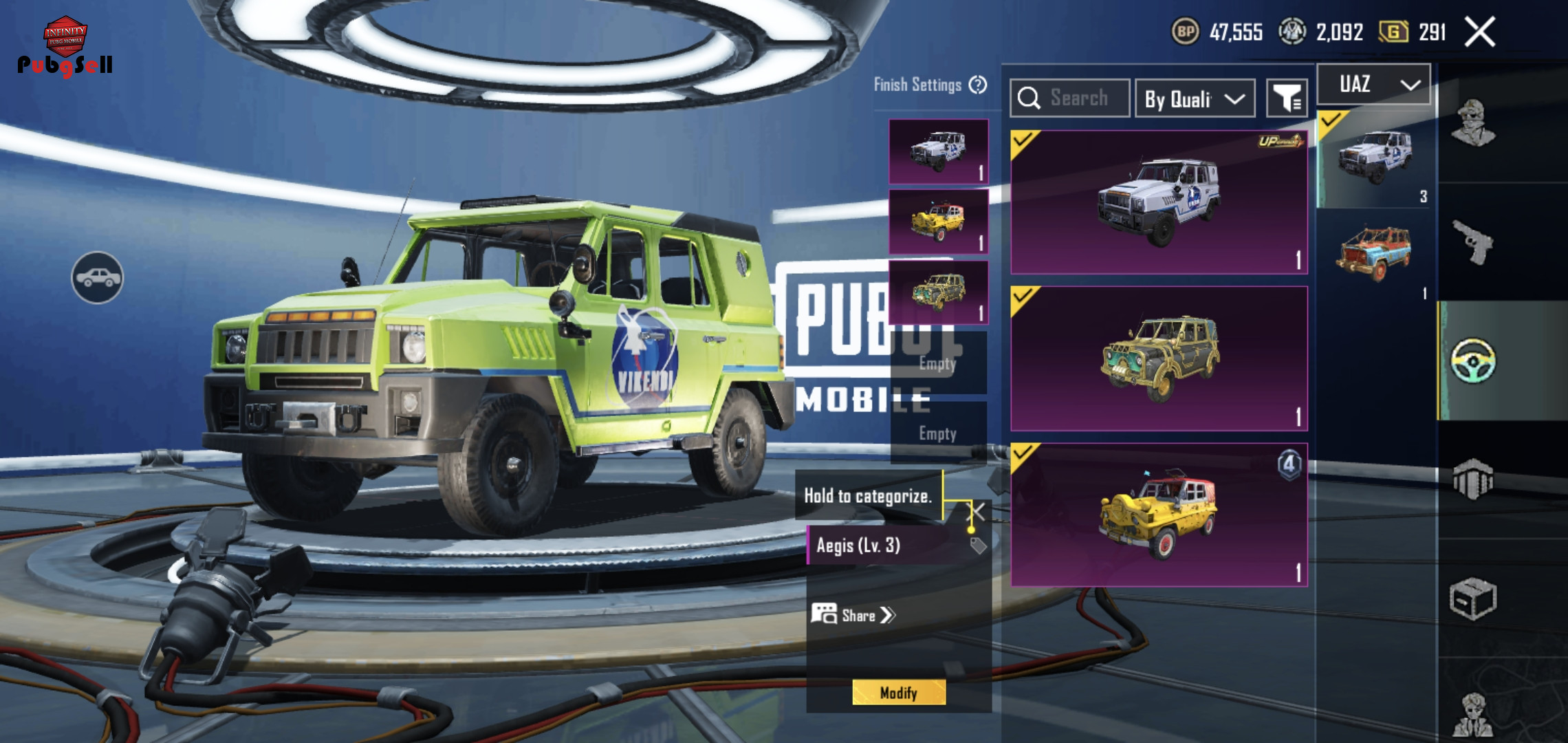Expand the UAZ vehicle type dropdown
Screen dimensions: 1568x743
pos(1374,85)
